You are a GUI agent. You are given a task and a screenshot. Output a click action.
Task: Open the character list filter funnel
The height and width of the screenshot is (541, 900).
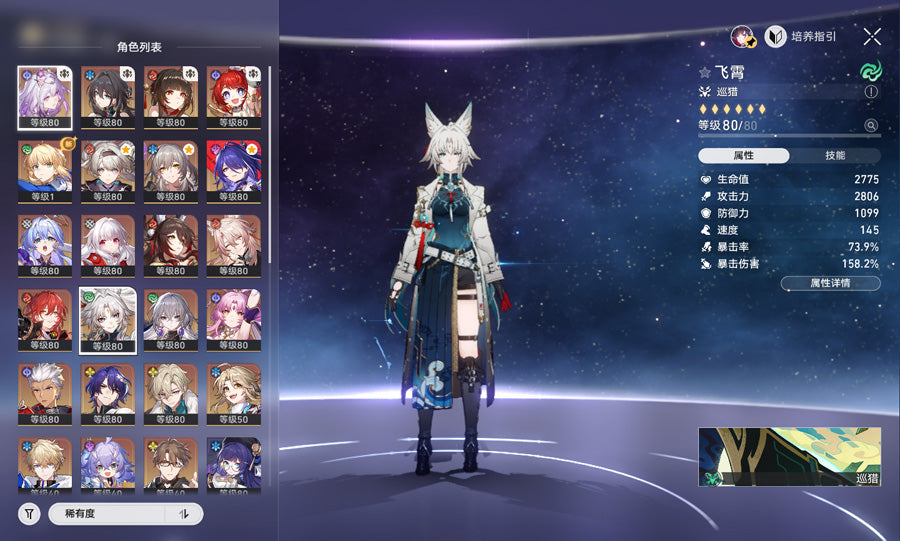coord(29,514)
